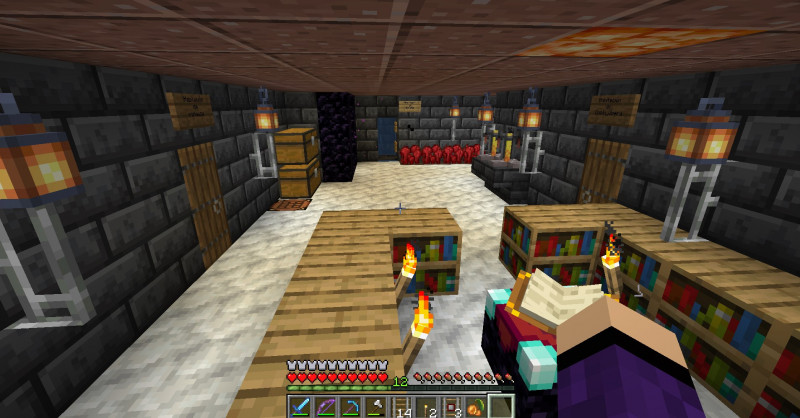Image resolution: width=800 pixels, height=418 pixels.
Task: Select the enchanted bow in the hotbar
Action: click(324, 407)
